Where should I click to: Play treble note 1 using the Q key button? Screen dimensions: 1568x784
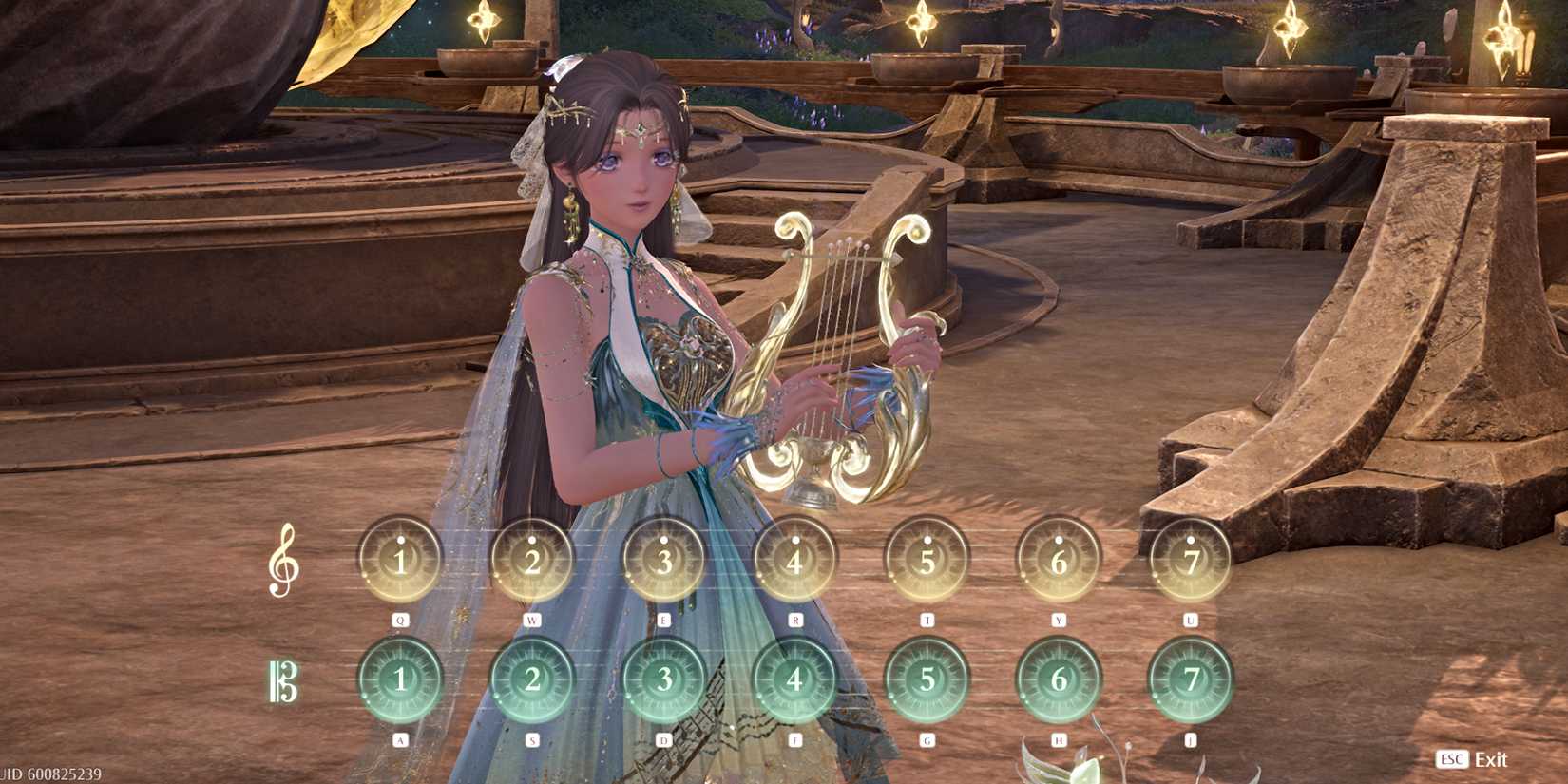[400, 559]
